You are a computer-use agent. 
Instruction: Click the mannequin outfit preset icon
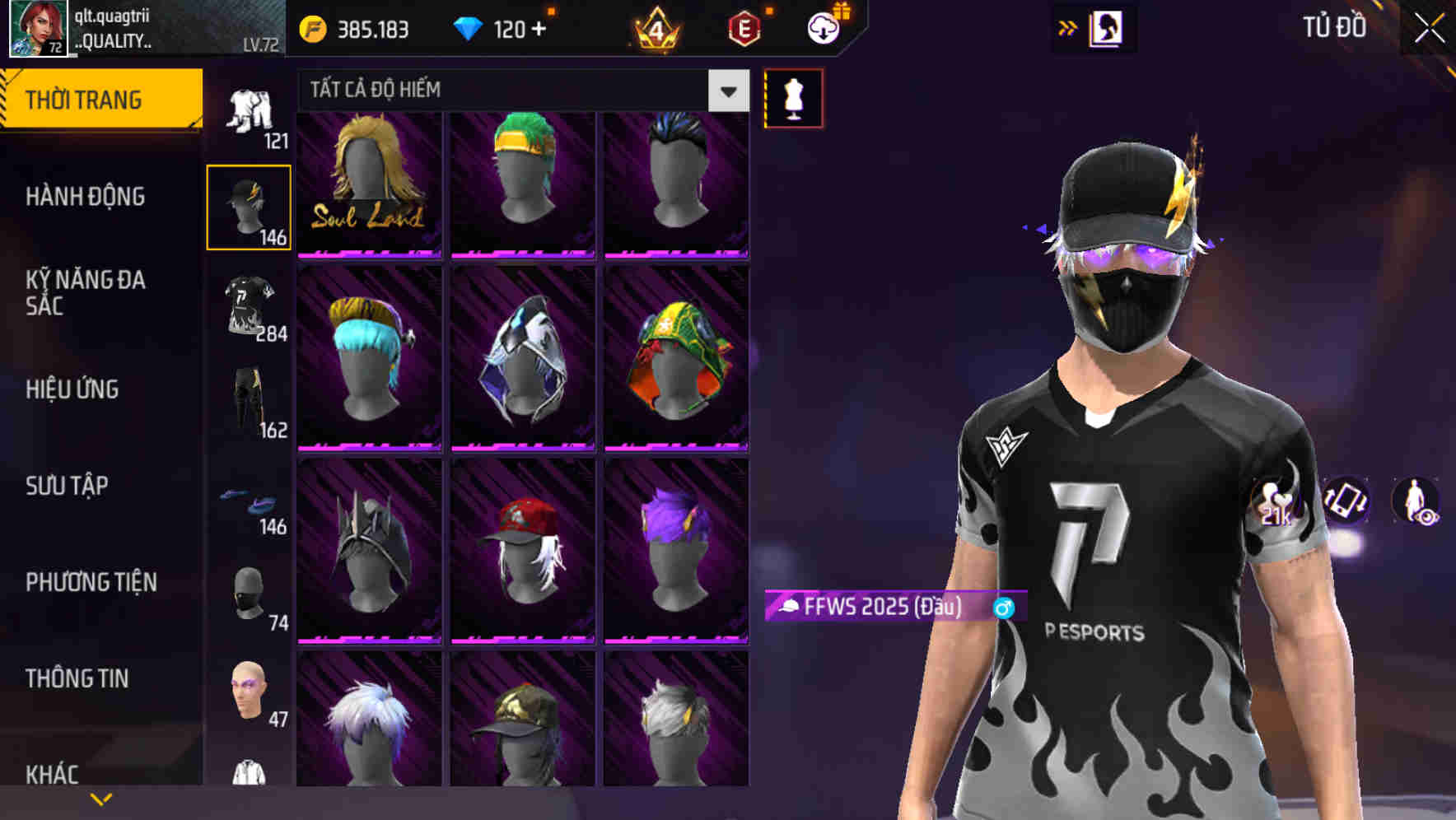793,97
